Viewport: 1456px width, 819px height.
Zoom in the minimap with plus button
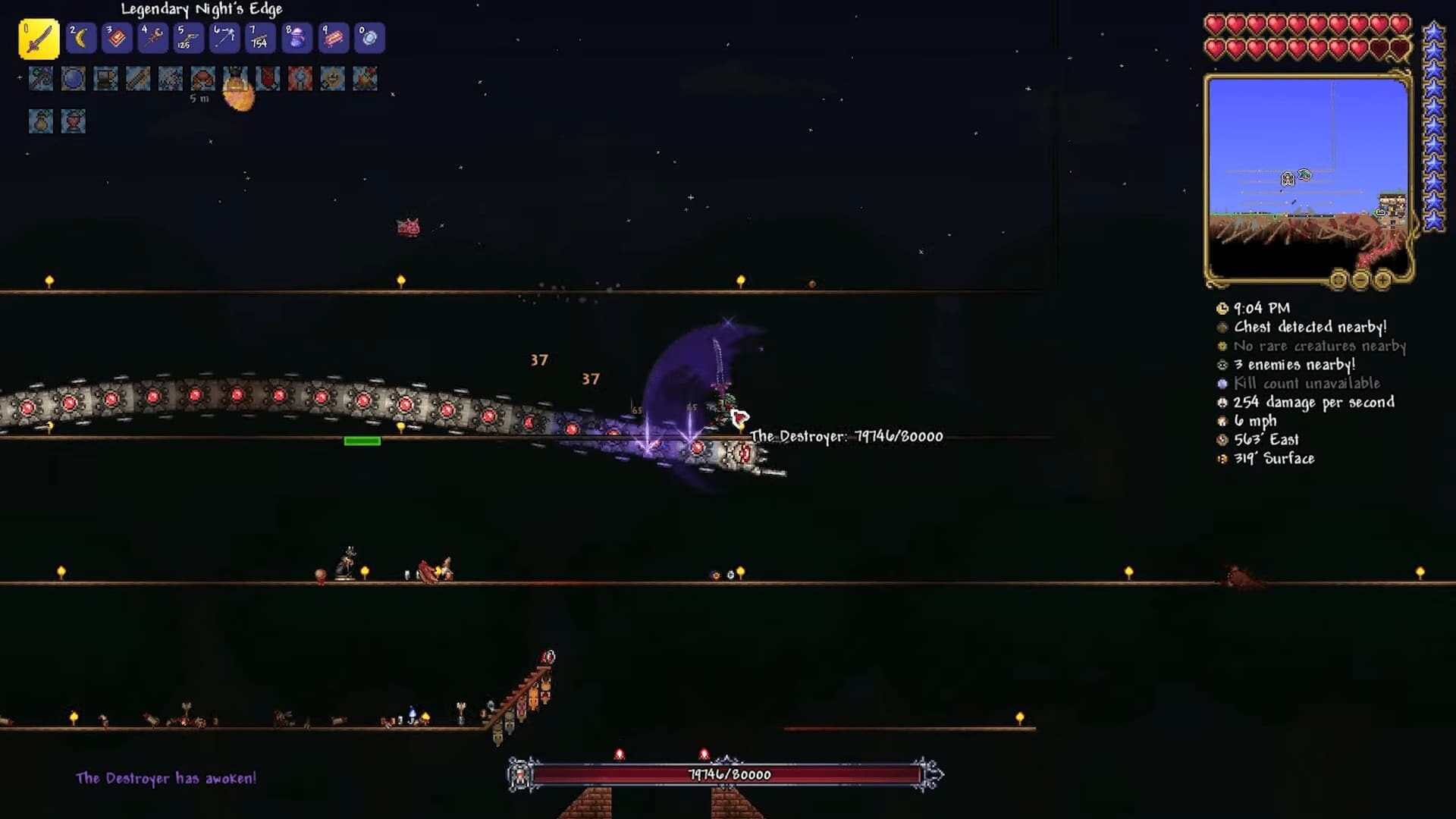pyautogui.click(x=1382, y=281)
